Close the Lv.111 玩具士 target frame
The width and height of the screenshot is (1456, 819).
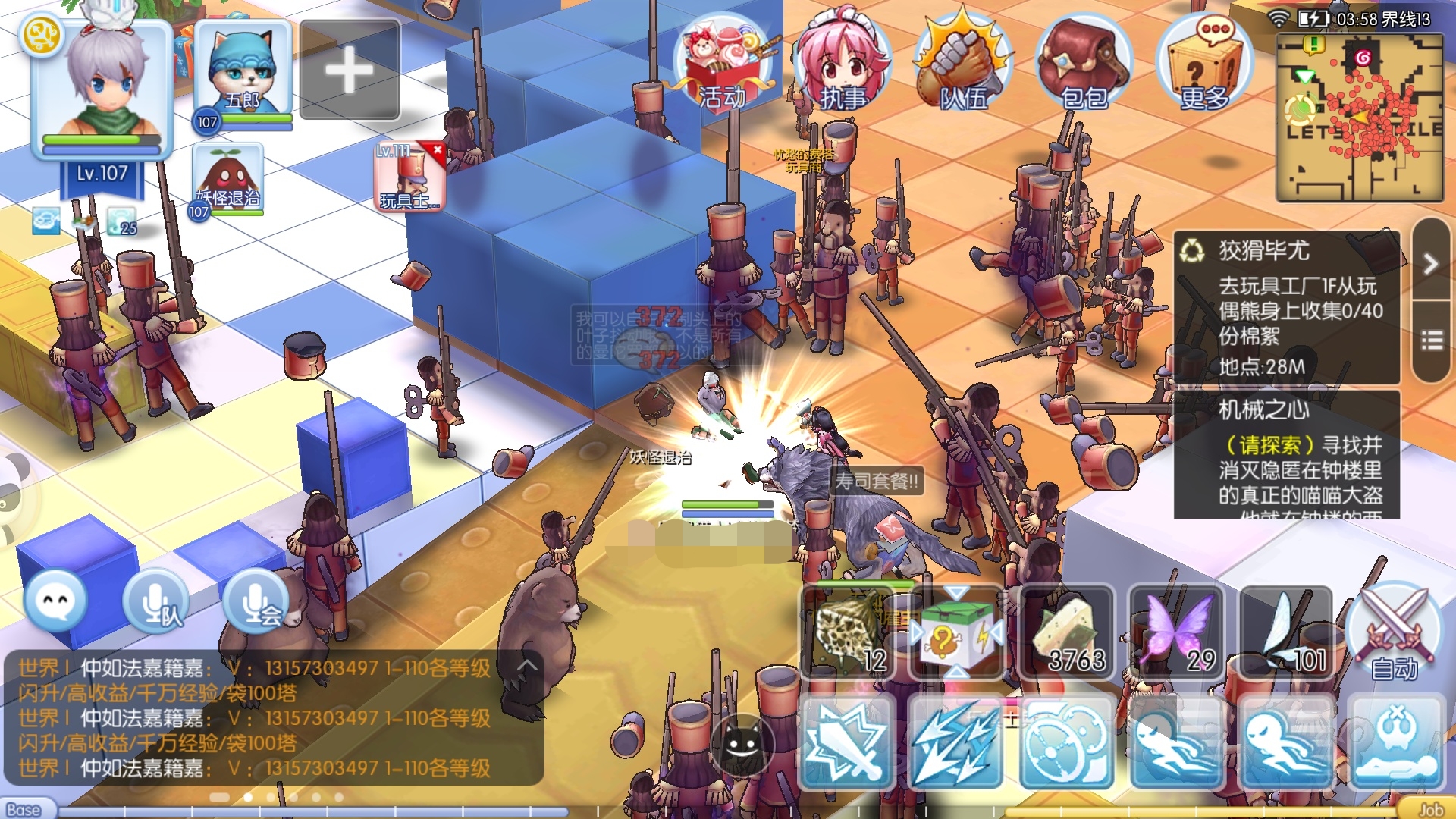438,150
